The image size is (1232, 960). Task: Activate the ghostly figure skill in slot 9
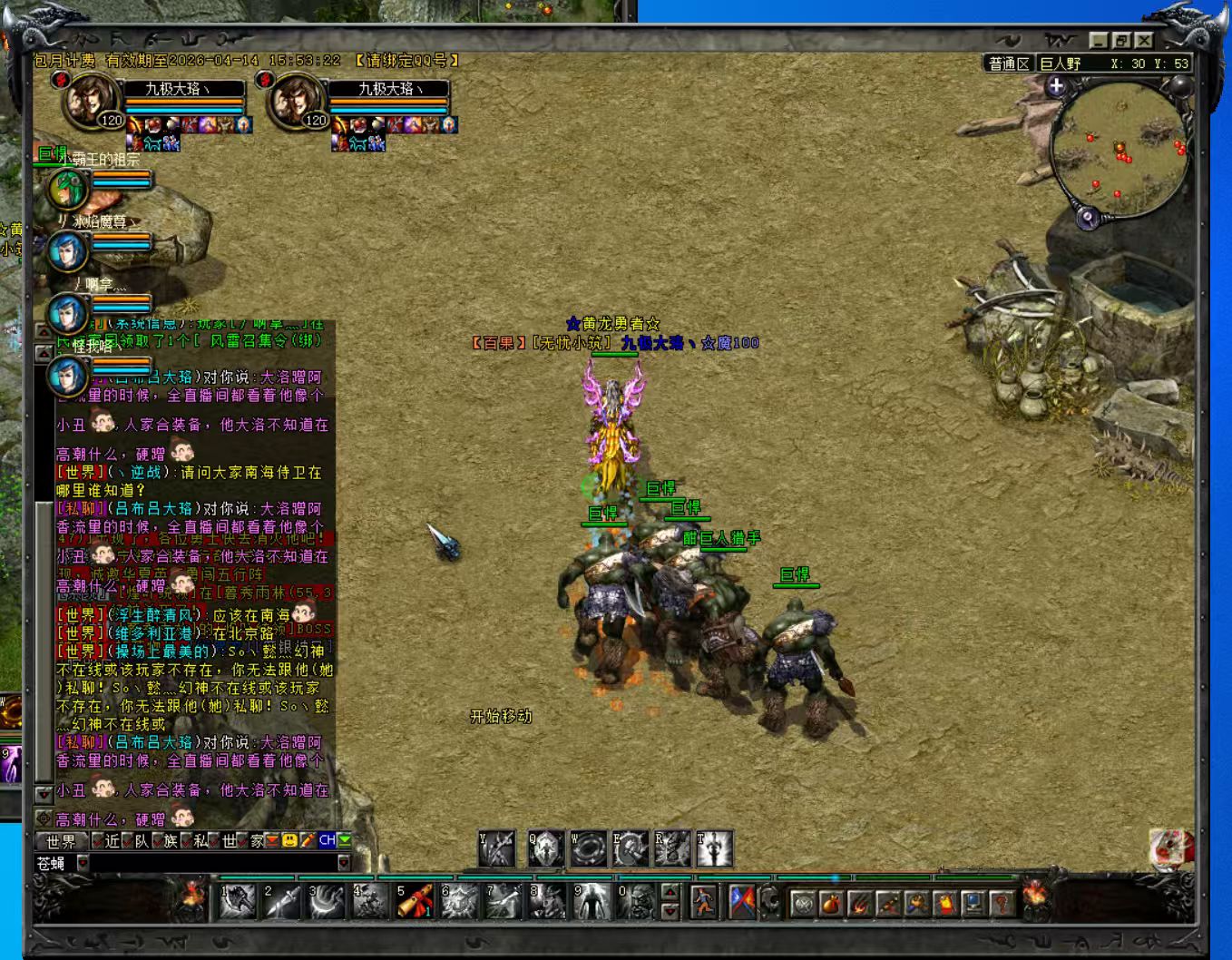click(592, 901)
